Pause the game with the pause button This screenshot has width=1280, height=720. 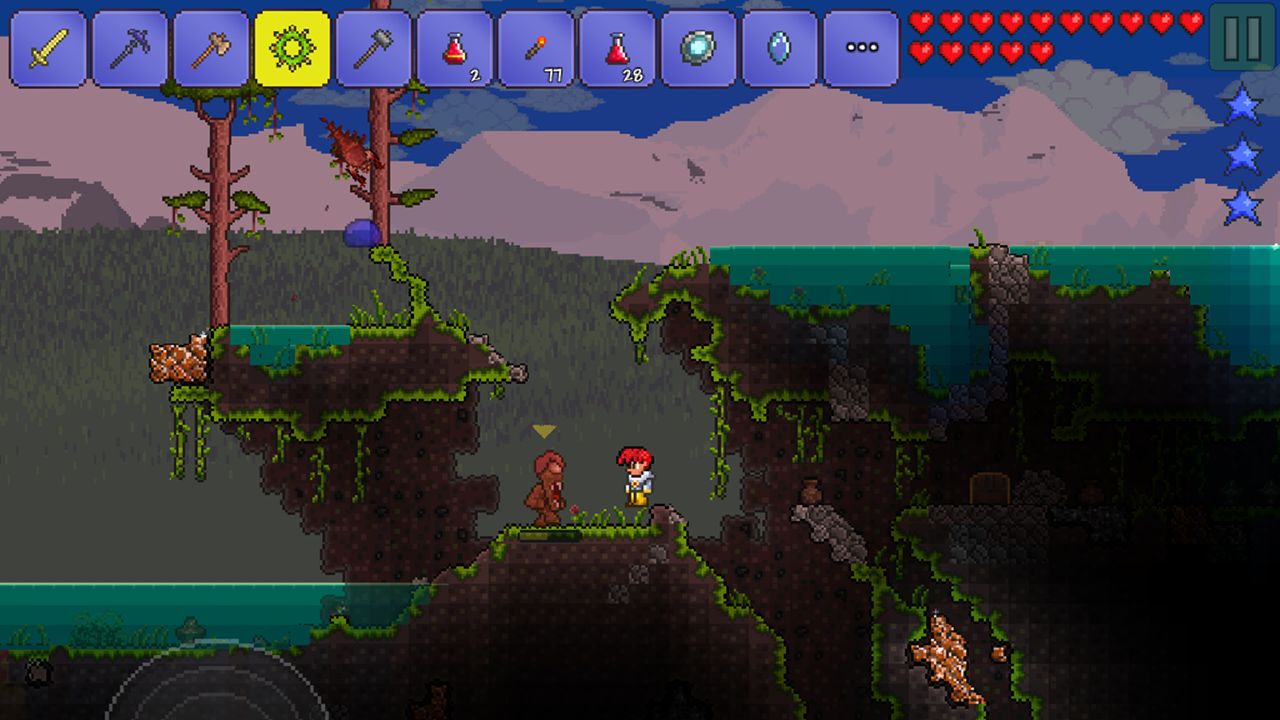click(1242, 37)
